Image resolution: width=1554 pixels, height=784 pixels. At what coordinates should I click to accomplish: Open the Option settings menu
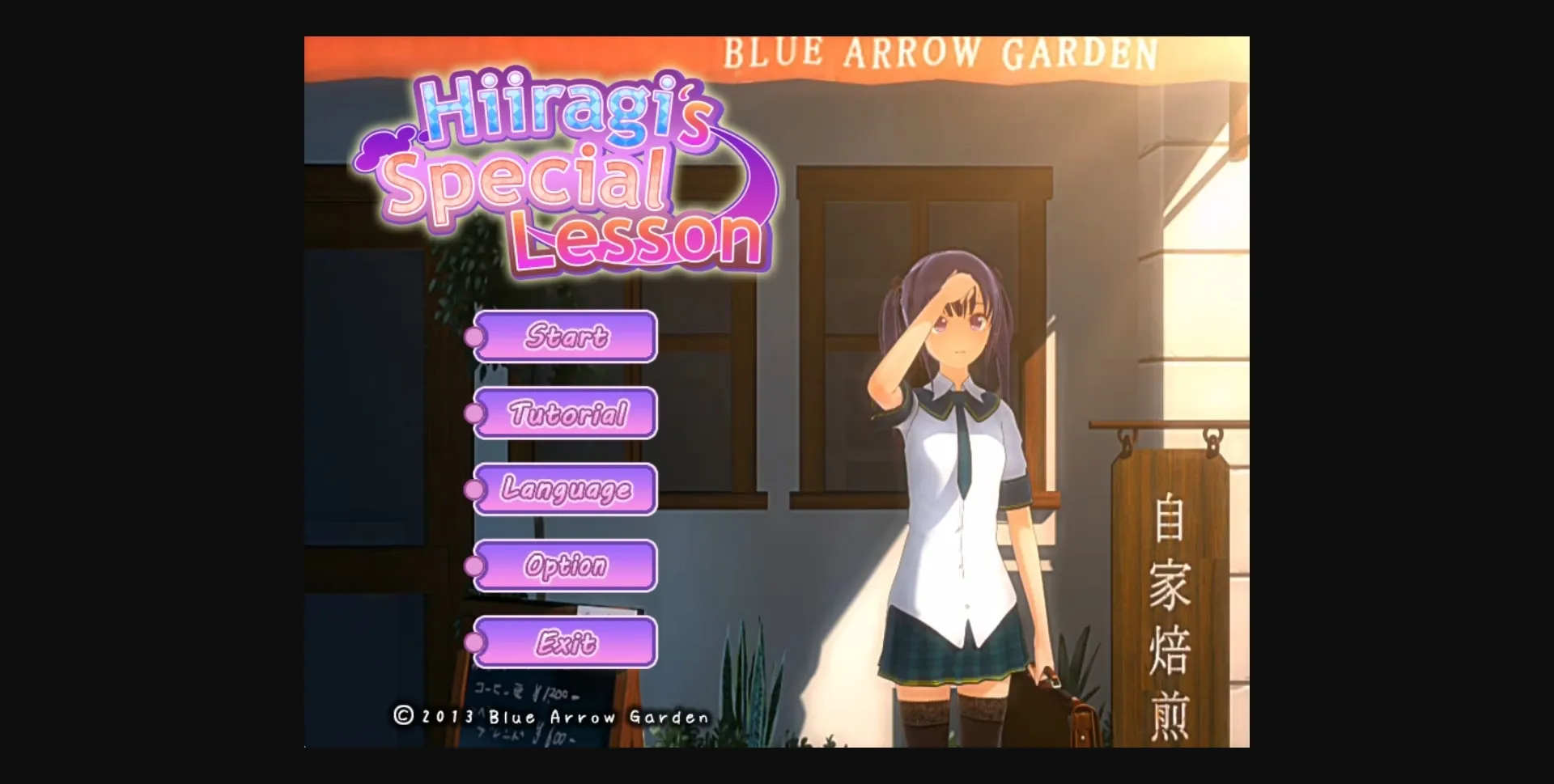(566, 567)
